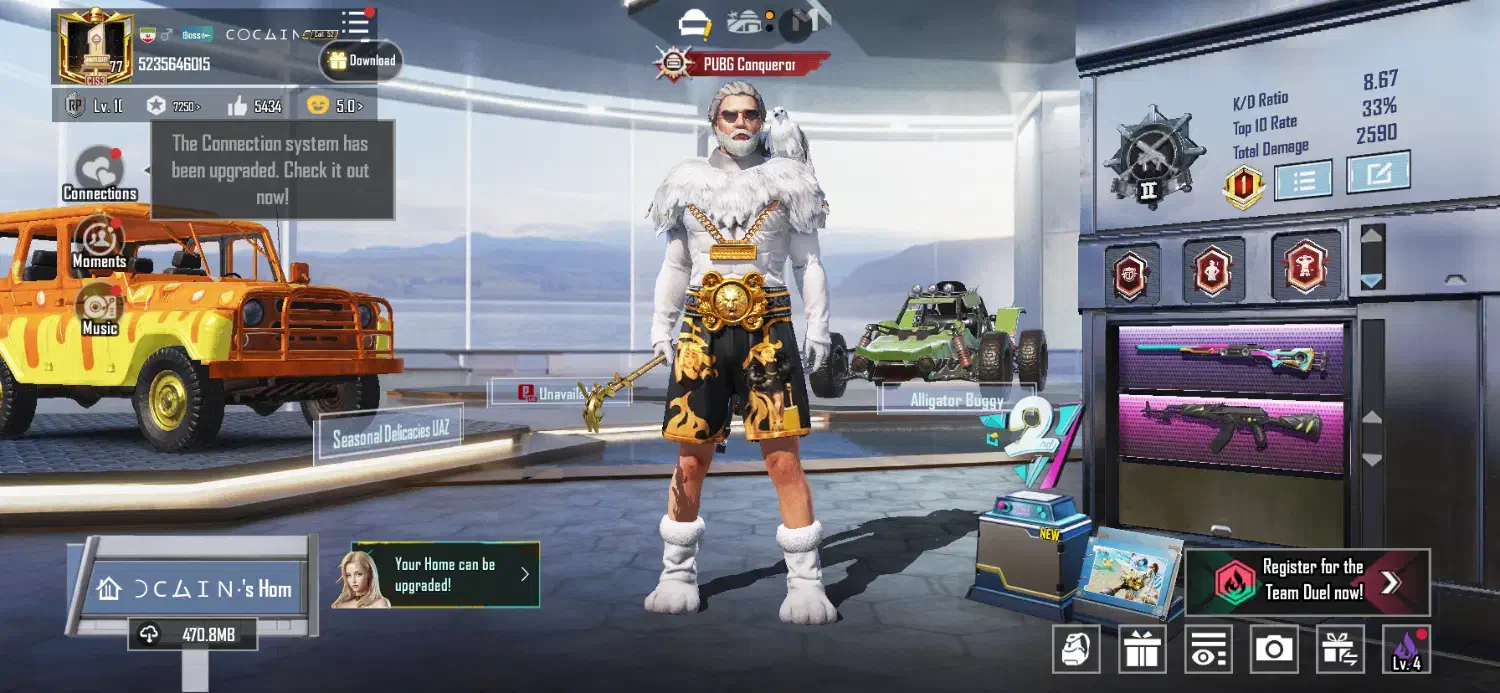This screenshot has height=693, width=1500.
Task: Click the player avatar frame
Action: (x=96, y=47)
